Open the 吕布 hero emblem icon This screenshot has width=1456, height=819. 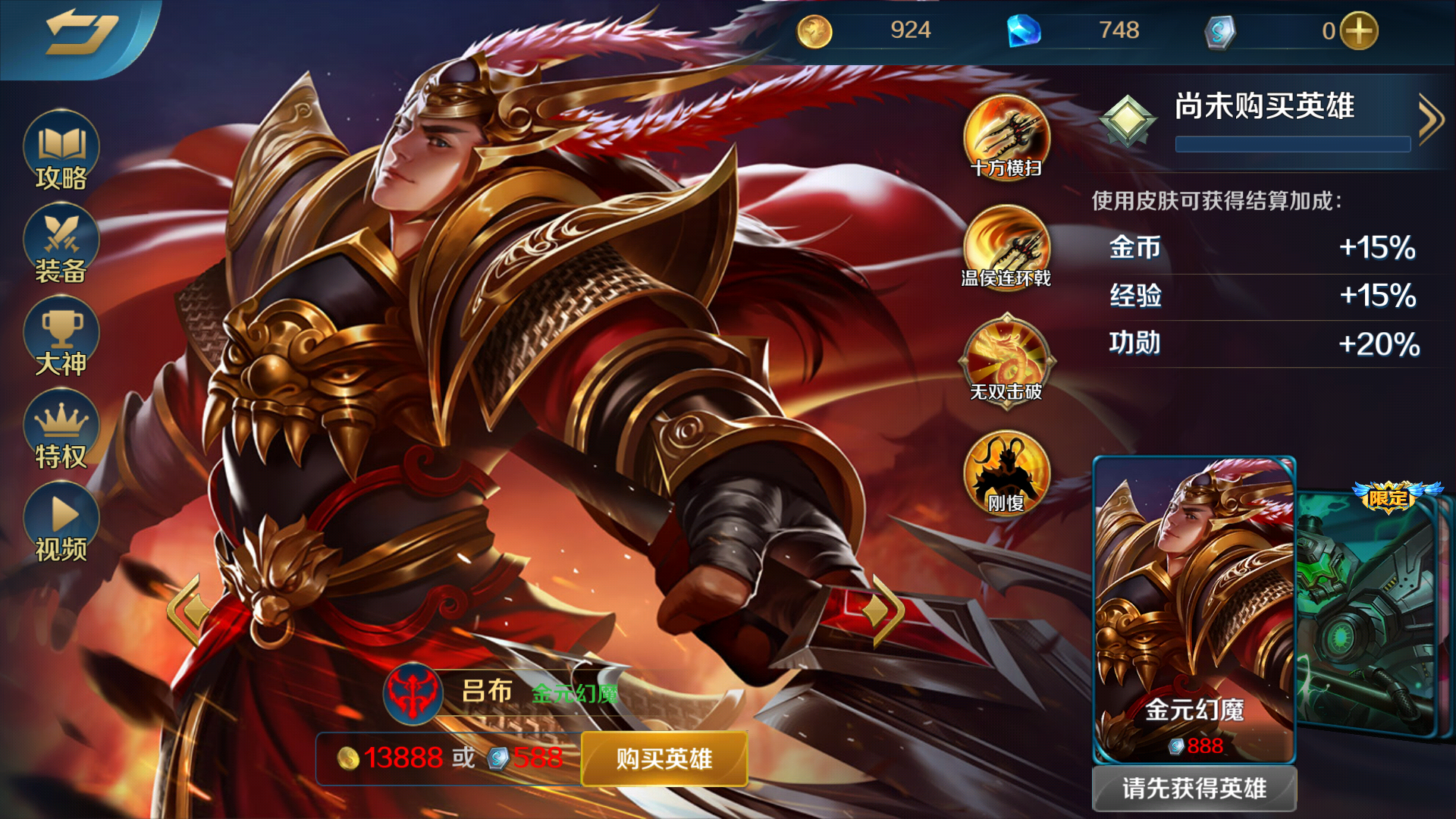(413, 693)
